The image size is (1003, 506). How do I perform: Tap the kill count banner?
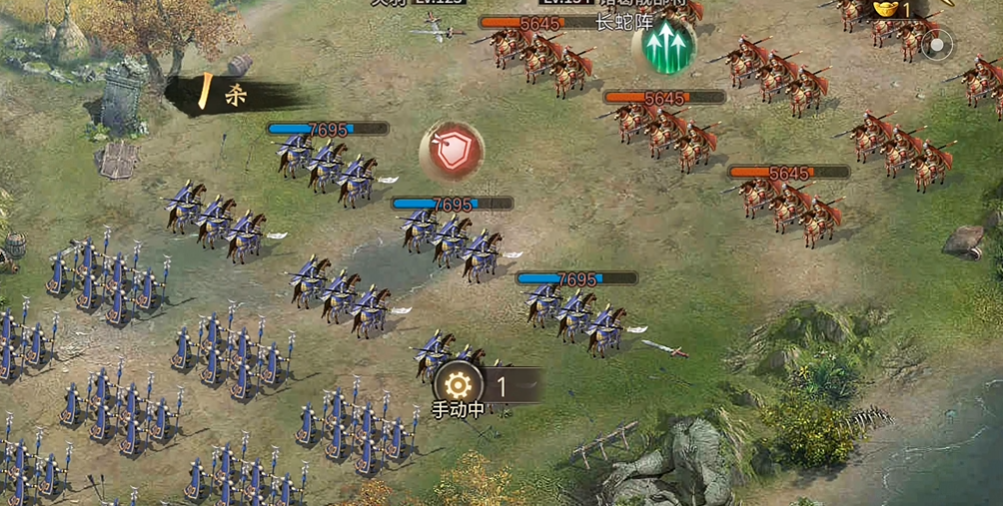point(232,95)
